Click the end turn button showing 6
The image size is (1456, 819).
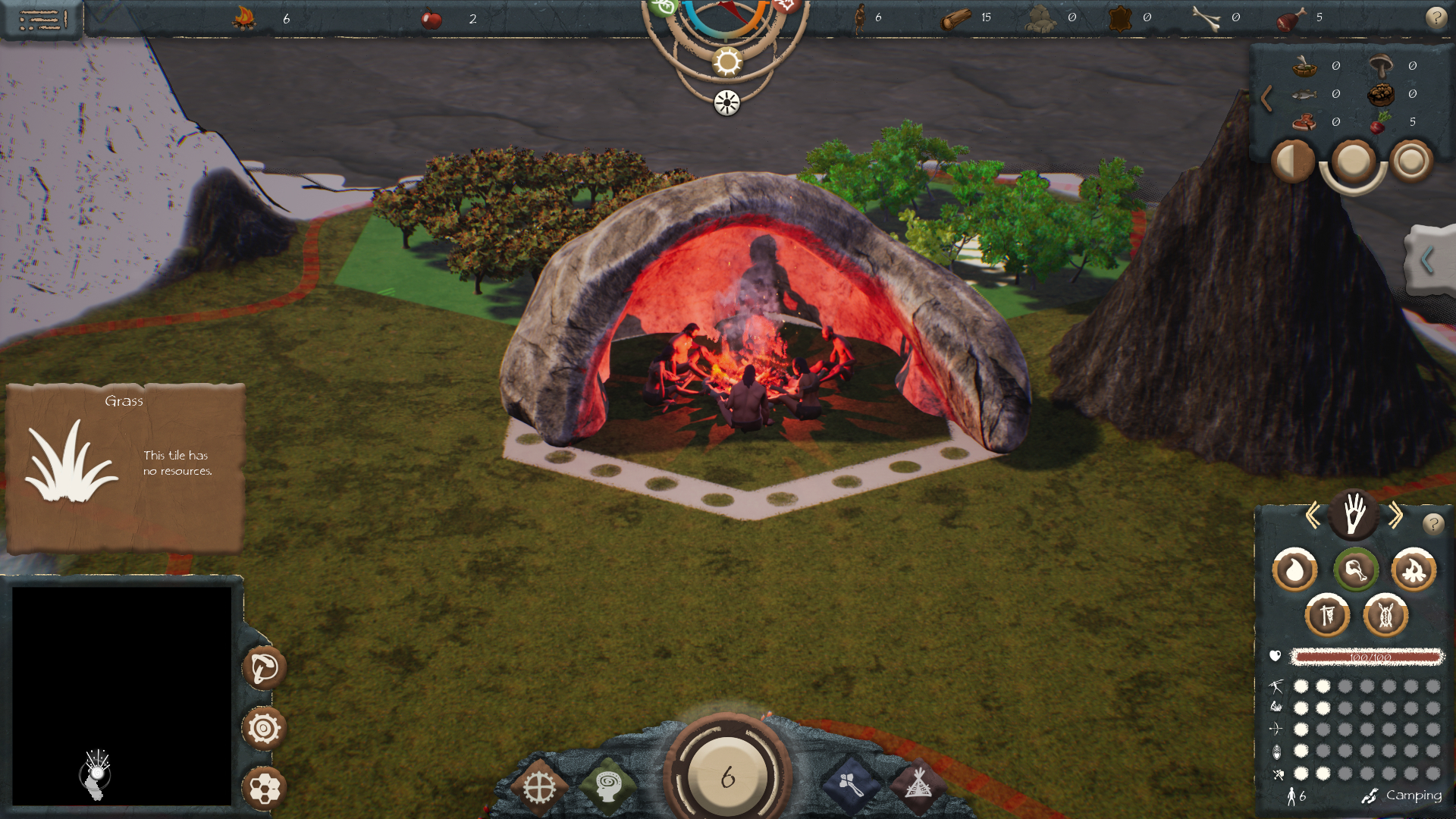(x=728, y=777)
